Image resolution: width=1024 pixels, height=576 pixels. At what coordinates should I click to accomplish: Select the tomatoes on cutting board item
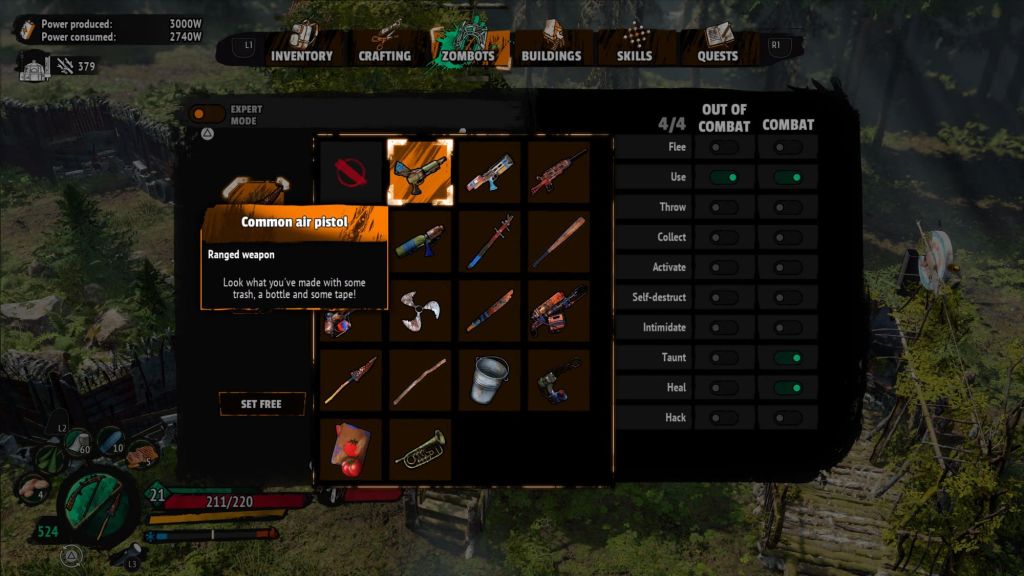coord(351,450)
